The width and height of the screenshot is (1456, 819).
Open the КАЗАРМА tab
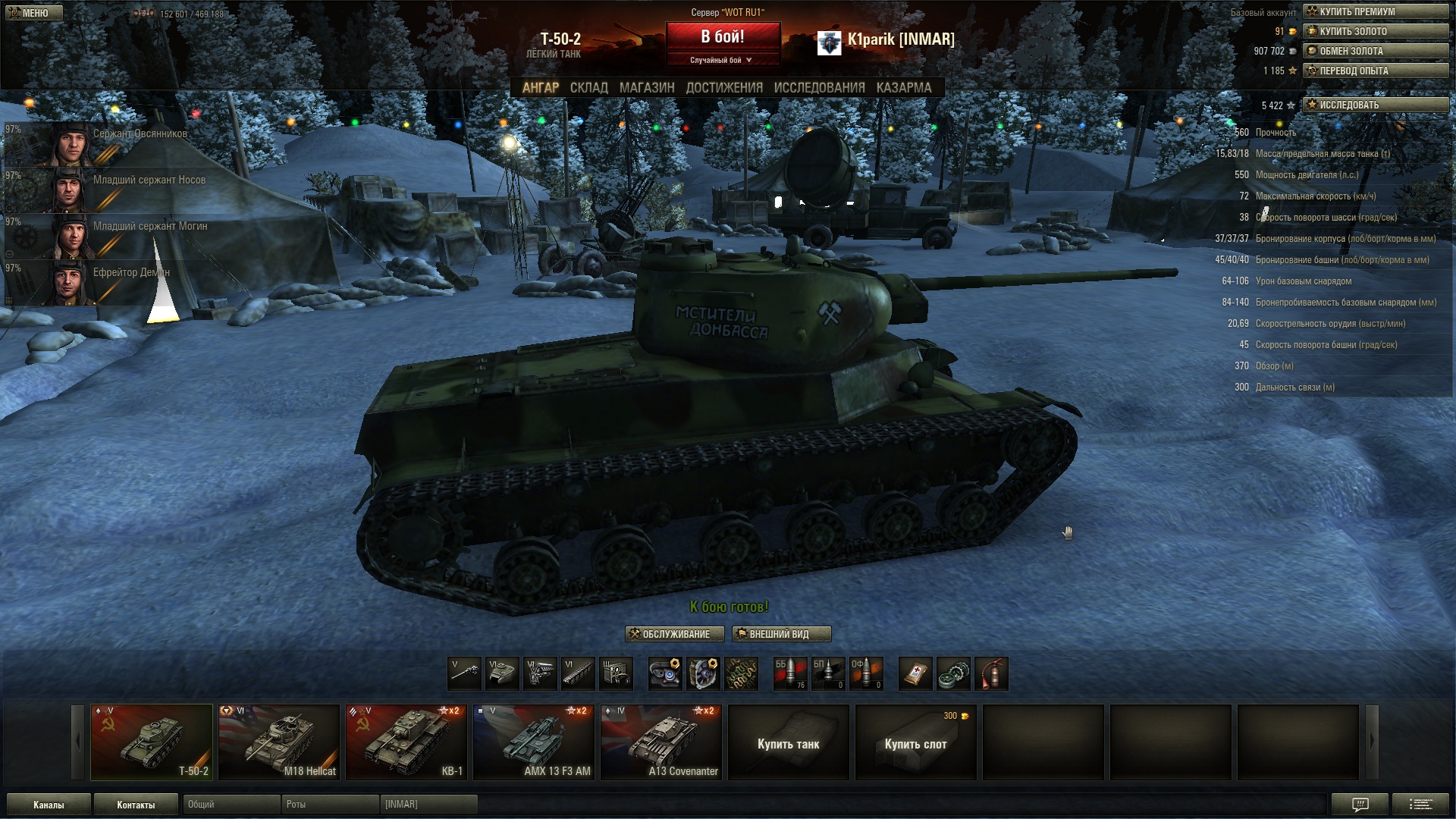(x=903, y=88)
